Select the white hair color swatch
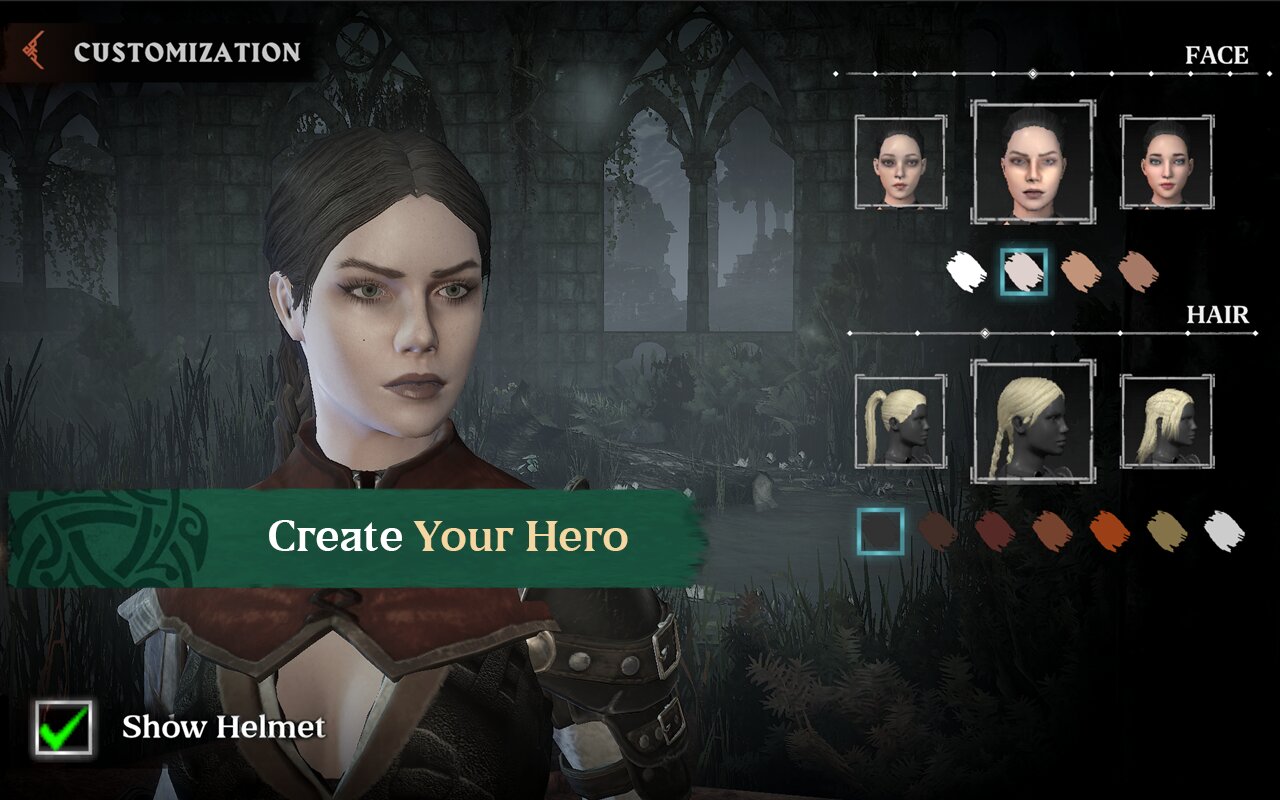The image size is (1280, 800). [x=1223, y=531]
